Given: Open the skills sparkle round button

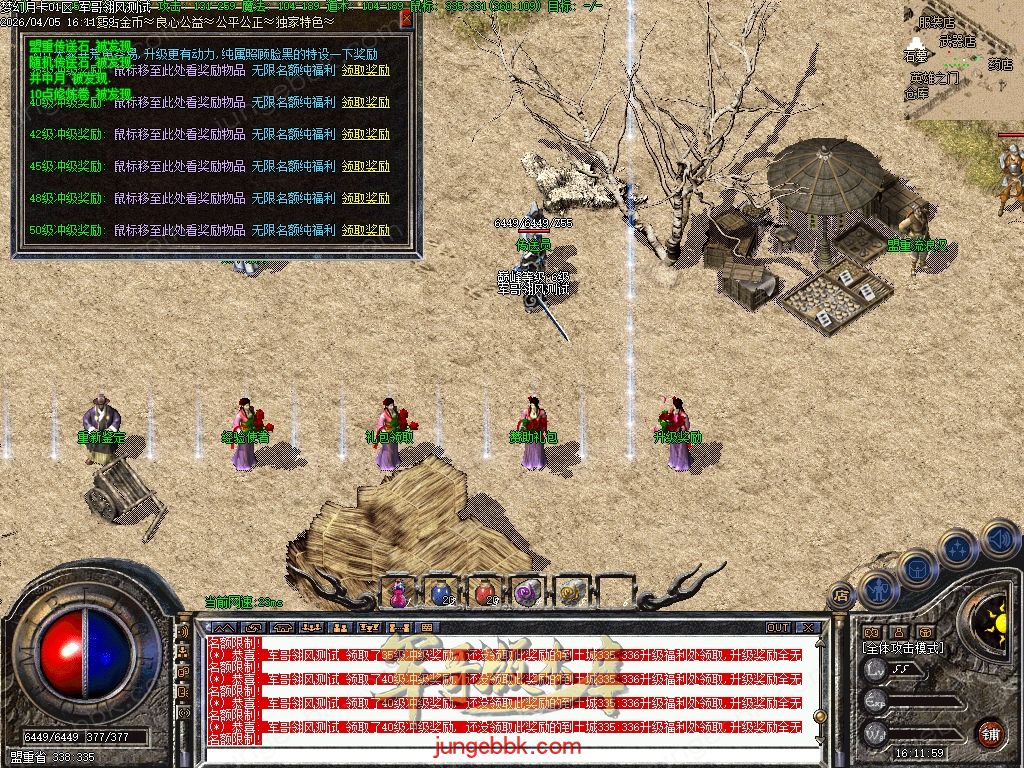Looking at the screenshot, I should click(x=957, y=549).
